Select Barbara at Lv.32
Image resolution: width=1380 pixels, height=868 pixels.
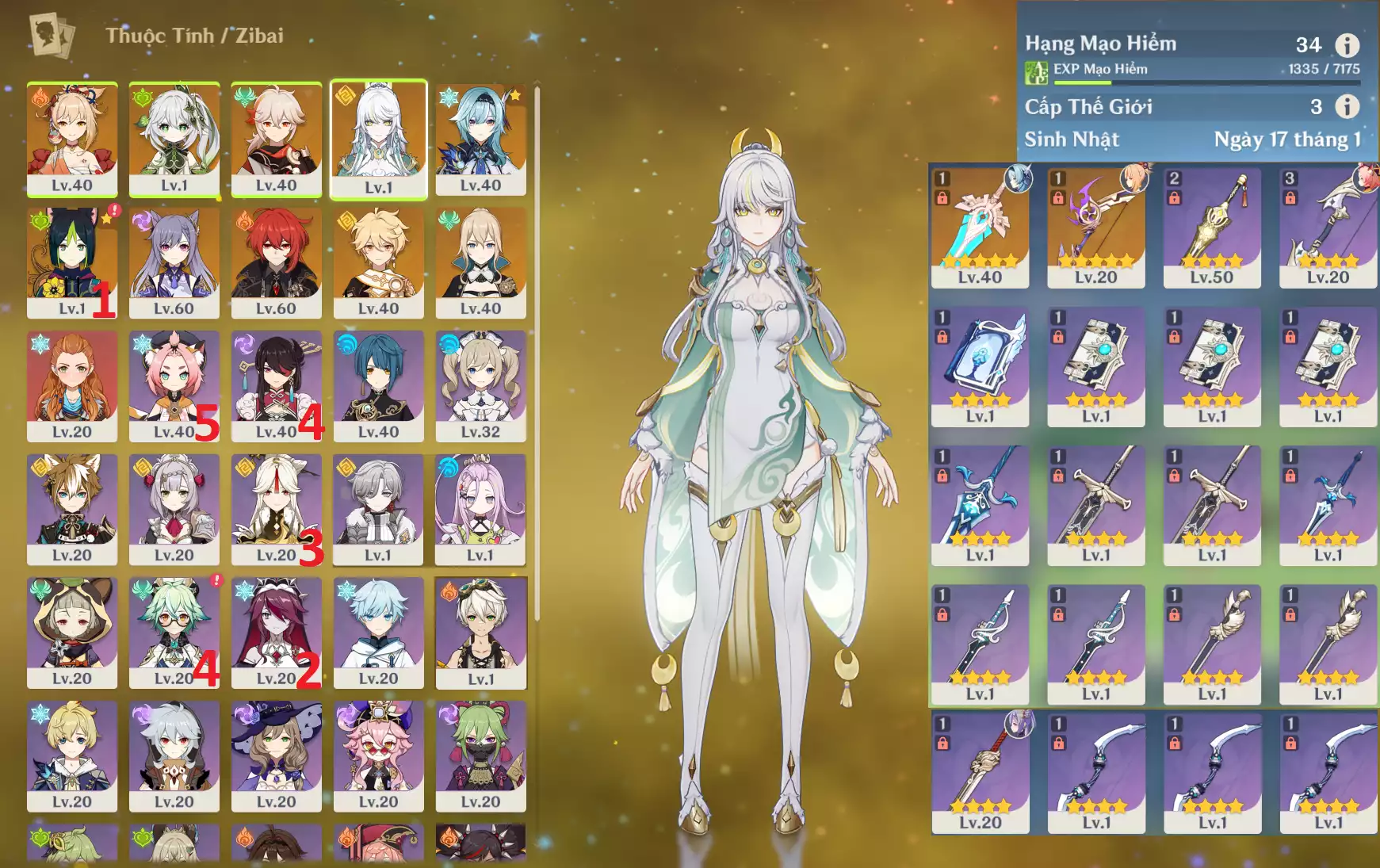point(480,386)
